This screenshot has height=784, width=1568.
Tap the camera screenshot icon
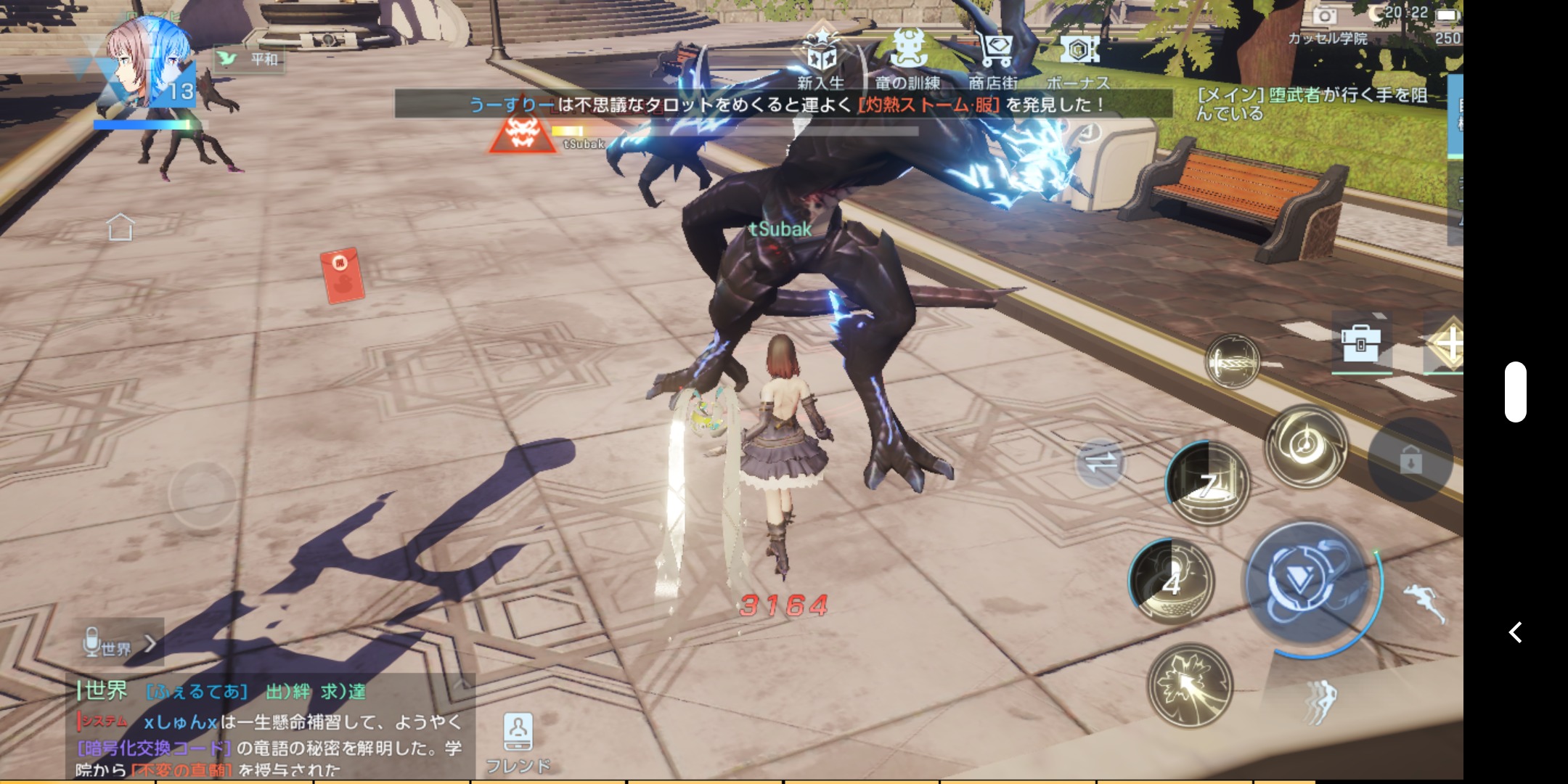1325,15
